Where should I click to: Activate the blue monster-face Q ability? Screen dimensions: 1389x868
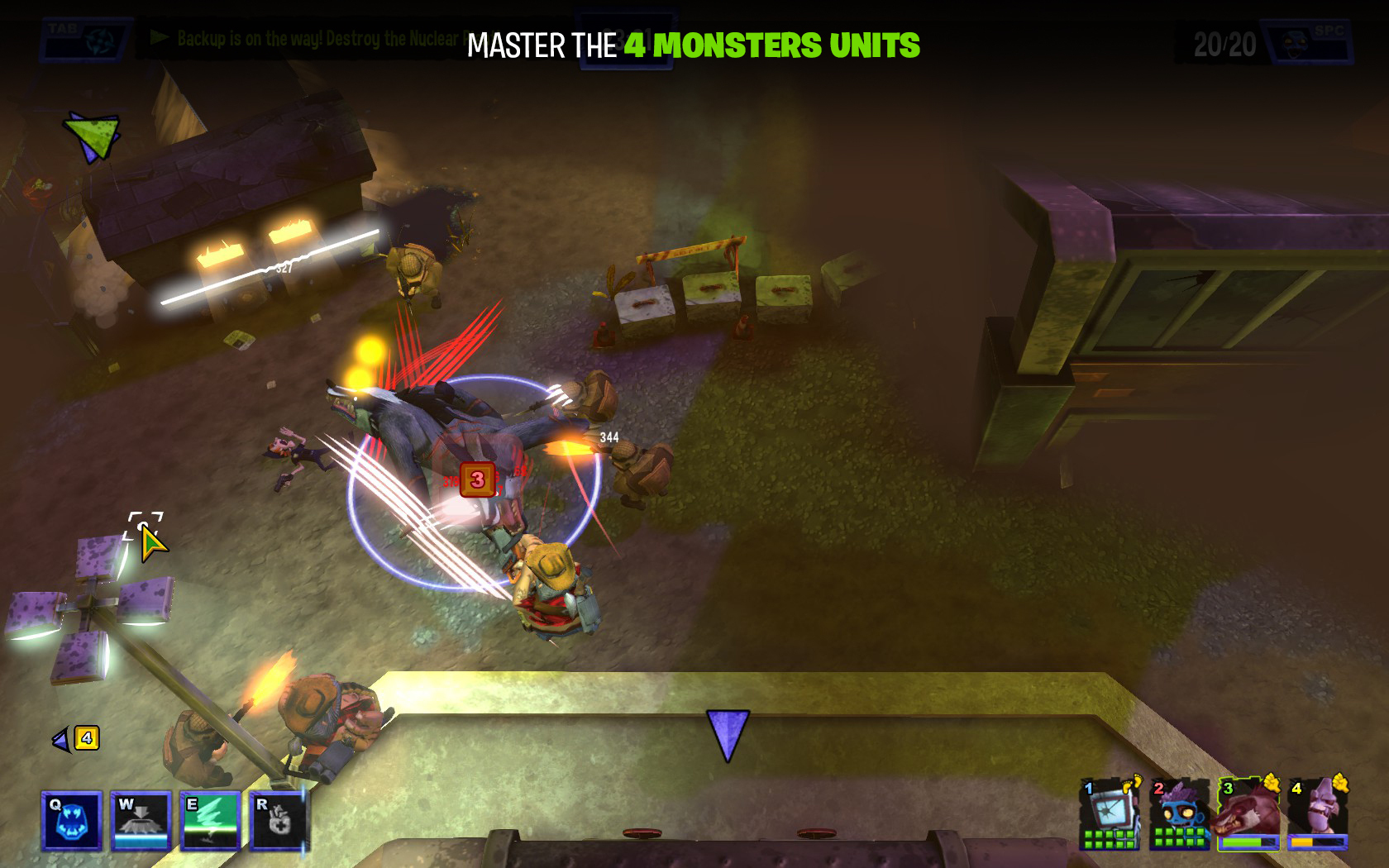click(72, 821)
